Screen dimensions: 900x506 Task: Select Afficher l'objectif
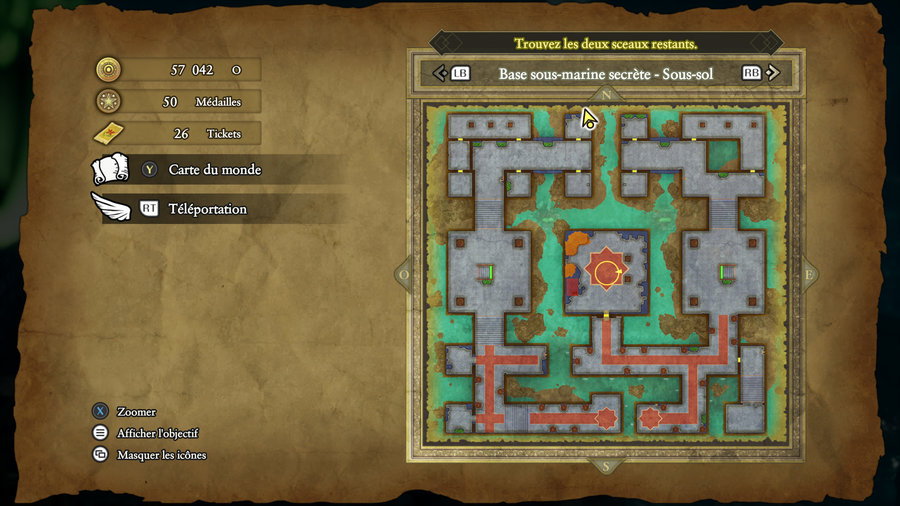pyautogui.click(x=157, y=433)
